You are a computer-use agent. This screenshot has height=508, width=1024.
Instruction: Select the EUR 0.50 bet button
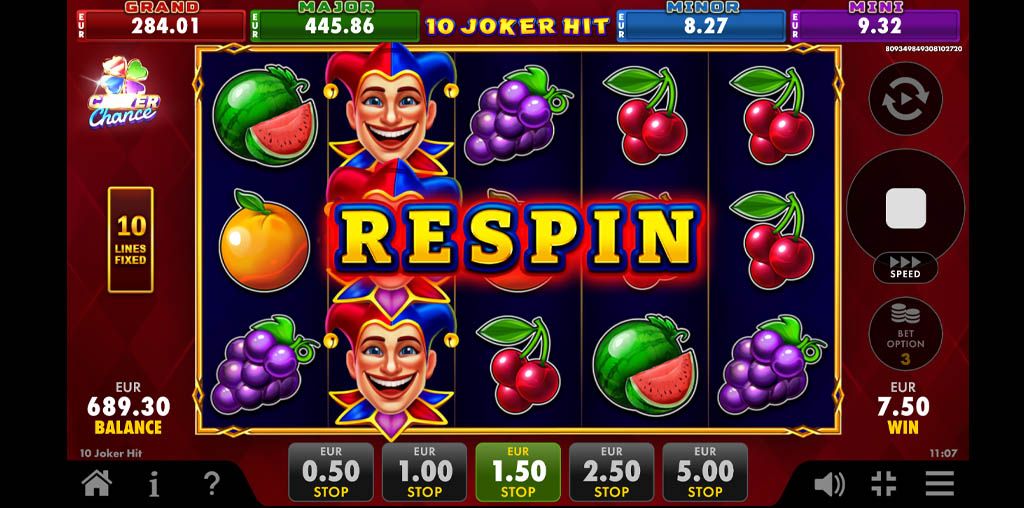tap(331, 472)
